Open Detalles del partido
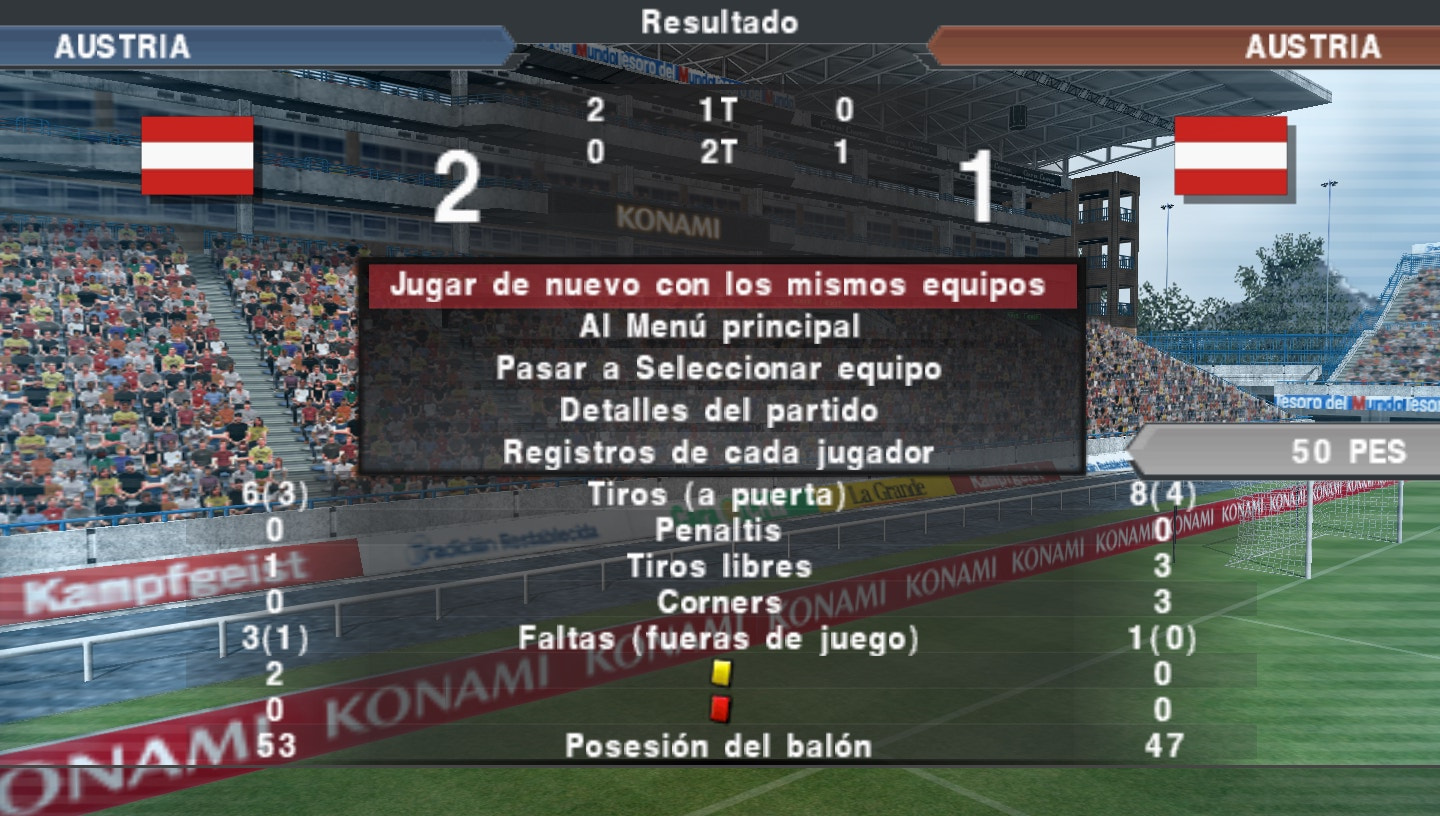 719,410
